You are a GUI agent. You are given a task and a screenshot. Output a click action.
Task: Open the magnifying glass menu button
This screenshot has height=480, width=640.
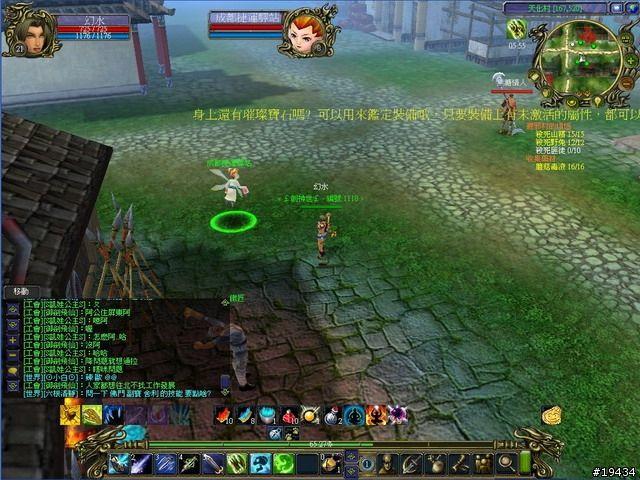pos(506,462)
